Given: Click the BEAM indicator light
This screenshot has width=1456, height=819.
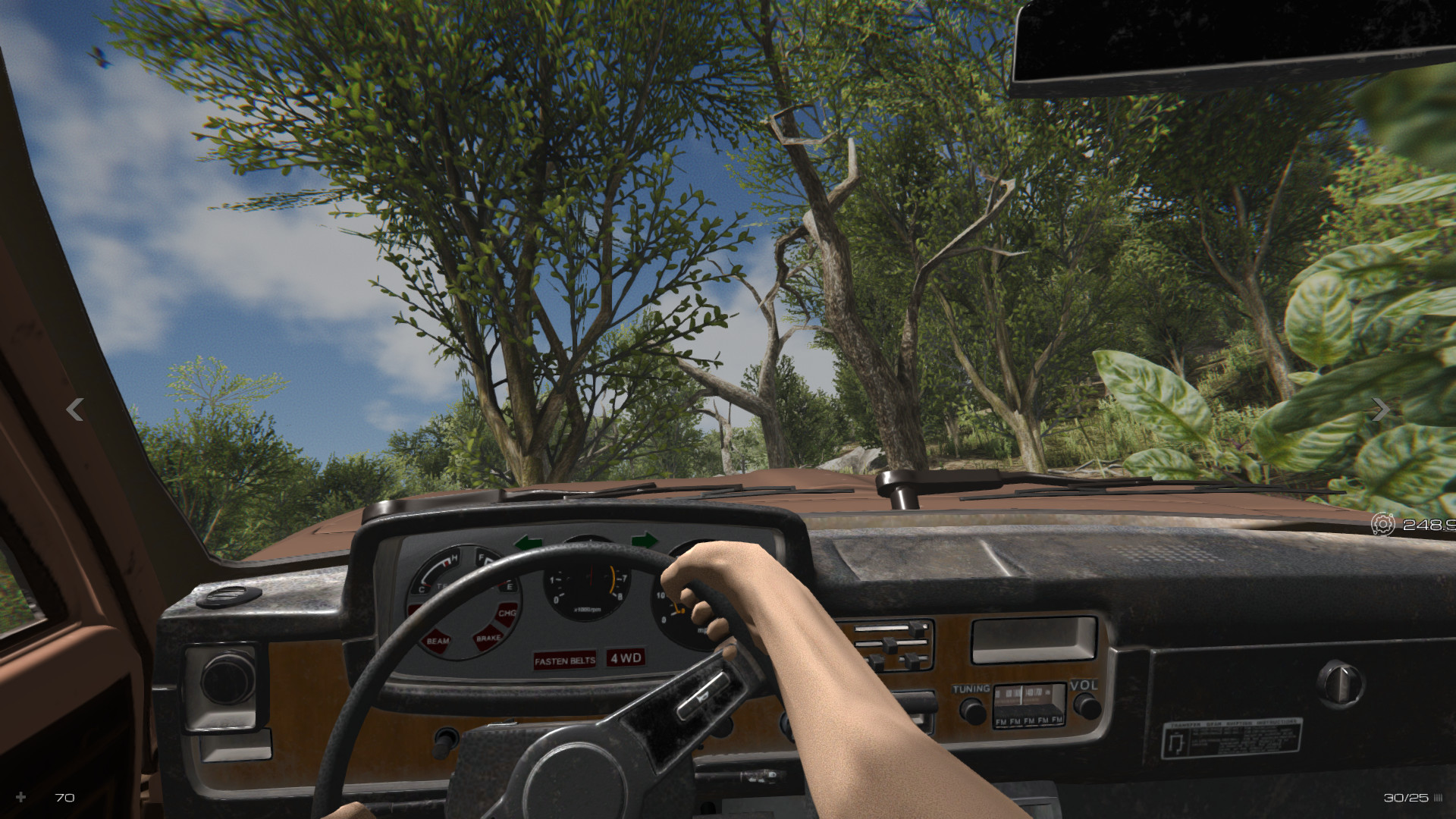Looking at the screenshot, I should [x=438, y=640].
